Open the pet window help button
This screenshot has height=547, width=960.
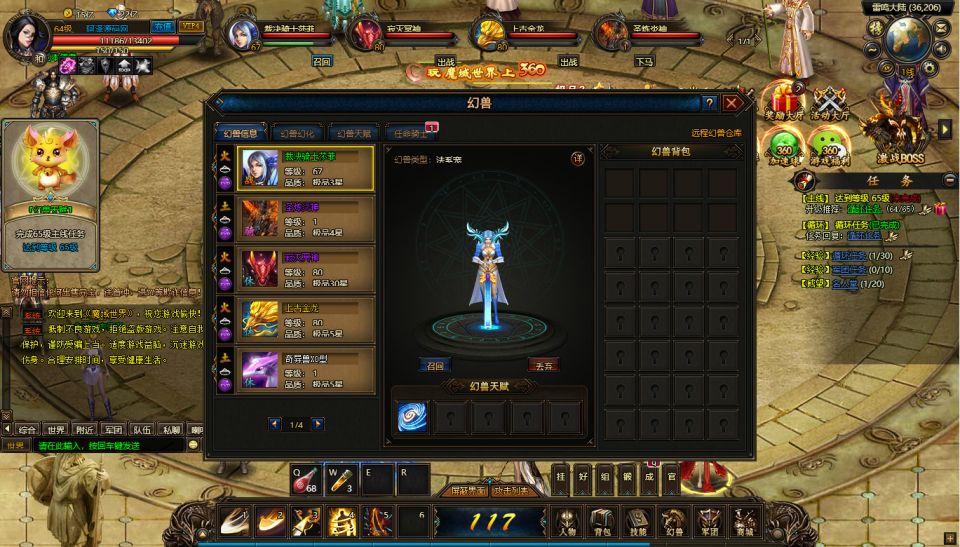(x=709, y=103)
